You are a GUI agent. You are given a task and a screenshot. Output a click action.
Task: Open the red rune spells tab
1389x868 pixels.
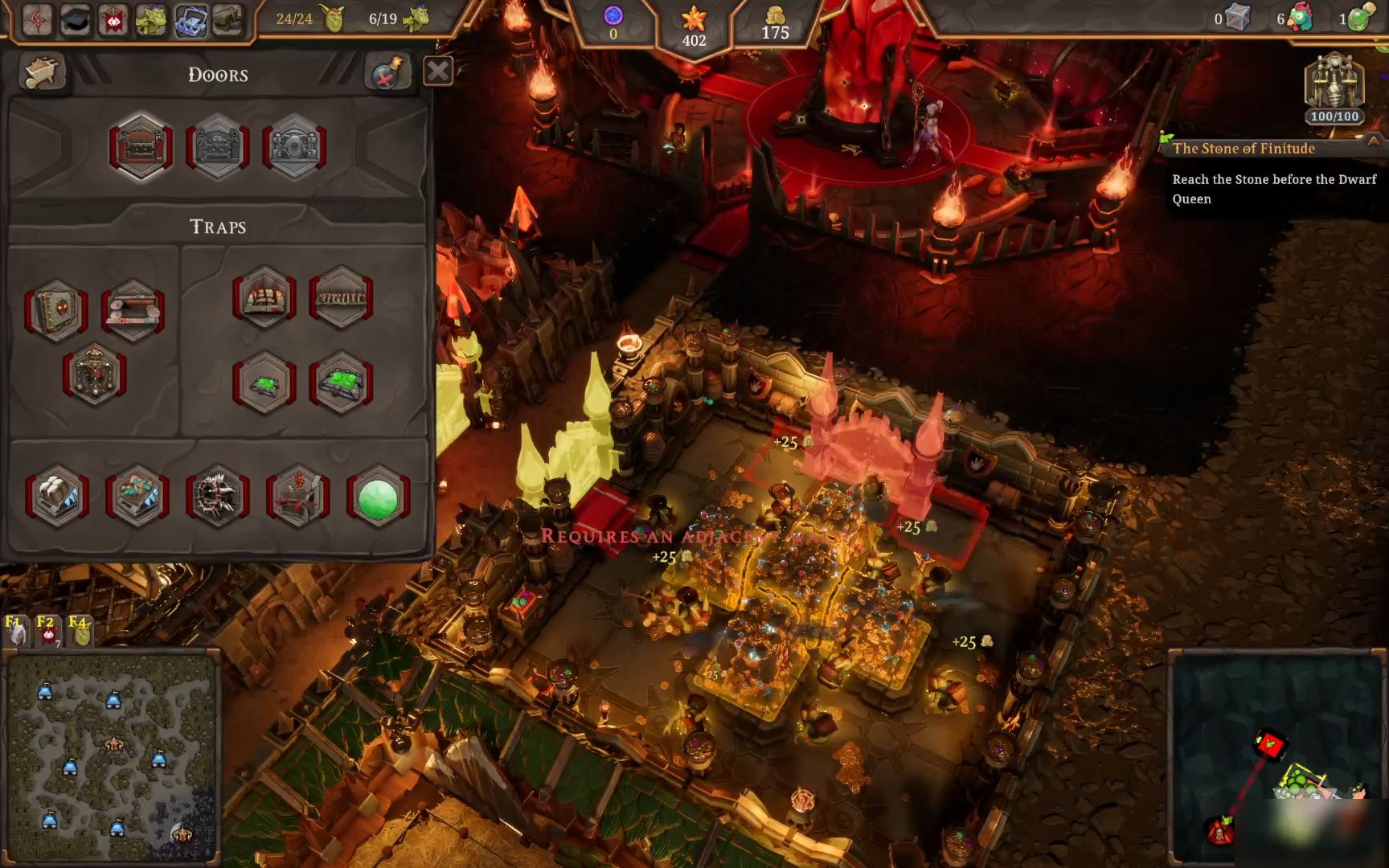[x=37, y=19]
